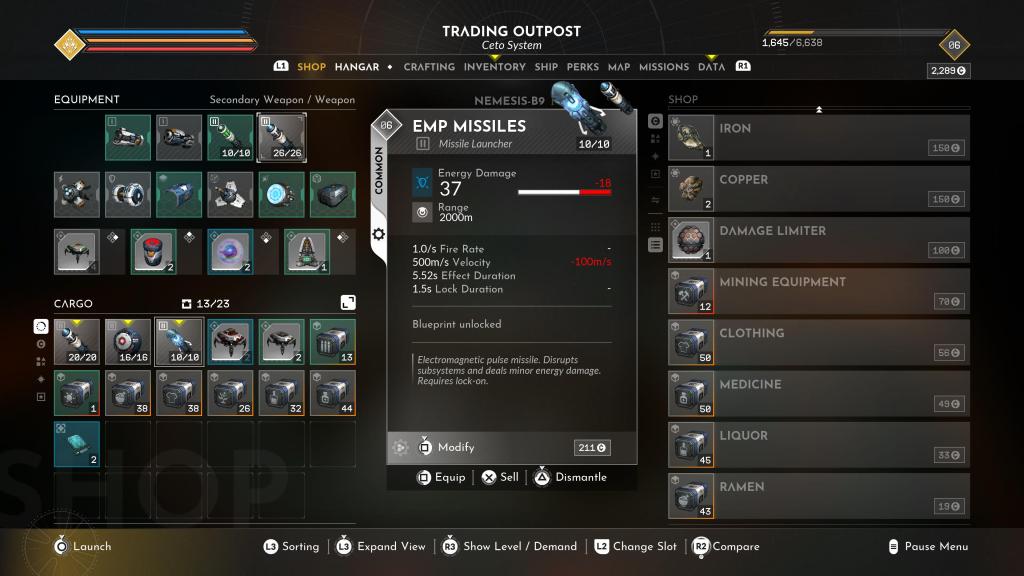Select the cargo missile slot showing 20/20
Viewport: 1024px width, 576px height.
[x=77, y=342]
